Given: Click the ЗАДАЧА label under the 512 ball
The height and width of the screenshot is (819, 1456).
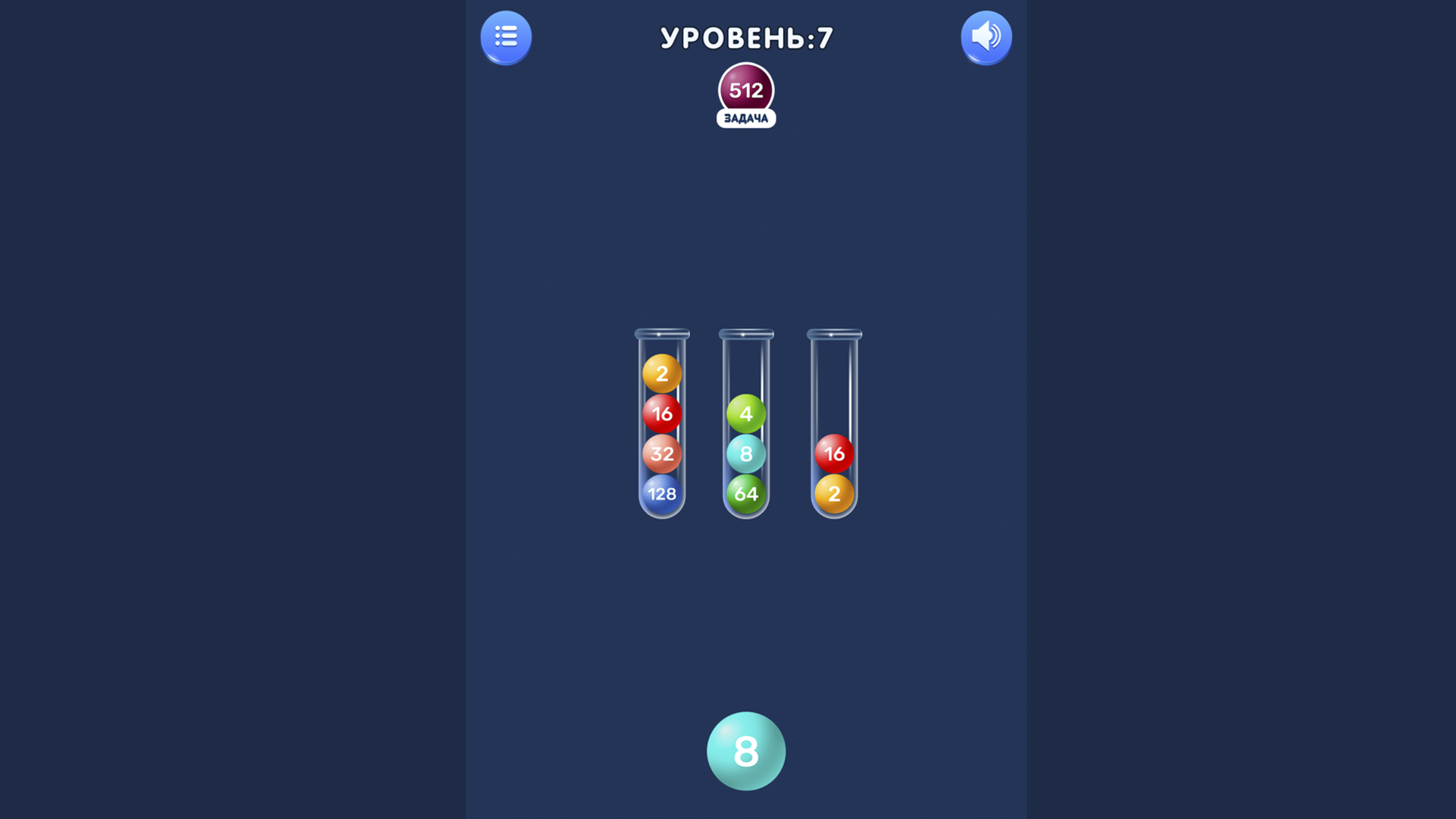Looking at the screenshot, I should [746, 119].
